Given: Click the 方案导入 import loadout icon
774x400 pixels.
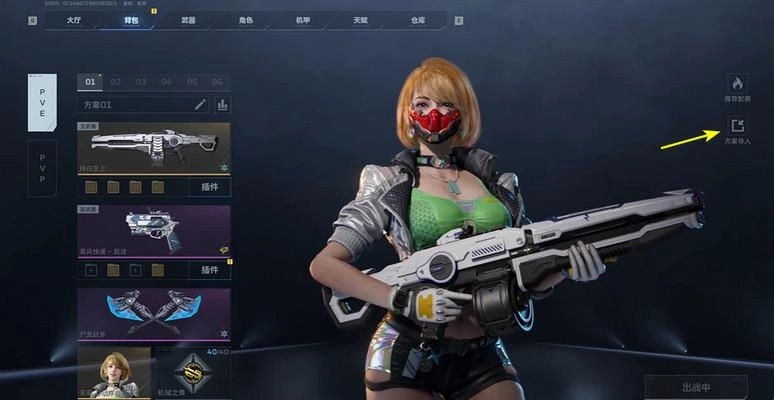Looking at the screenshot, I should (x=737, y=126).
